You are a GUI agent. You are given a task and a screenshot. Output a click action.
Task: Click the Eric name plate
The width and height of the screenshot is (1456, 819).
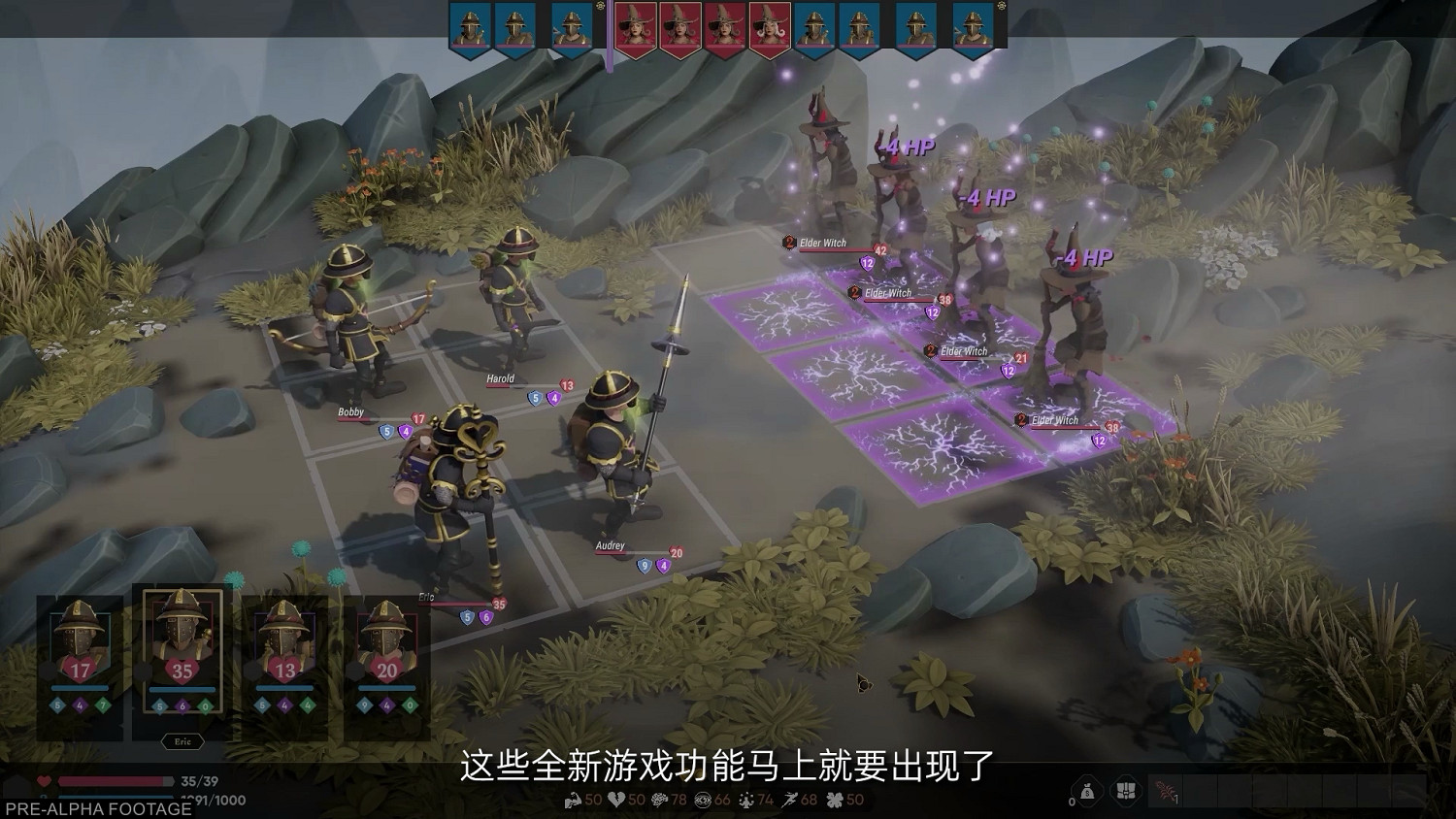(x=181, y=740)
